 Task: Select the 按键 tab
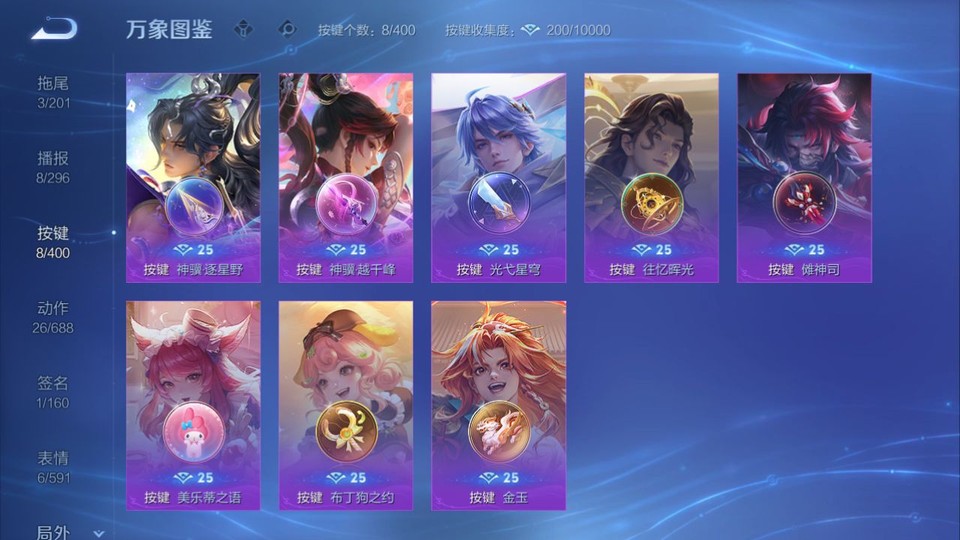pos(53,241)
